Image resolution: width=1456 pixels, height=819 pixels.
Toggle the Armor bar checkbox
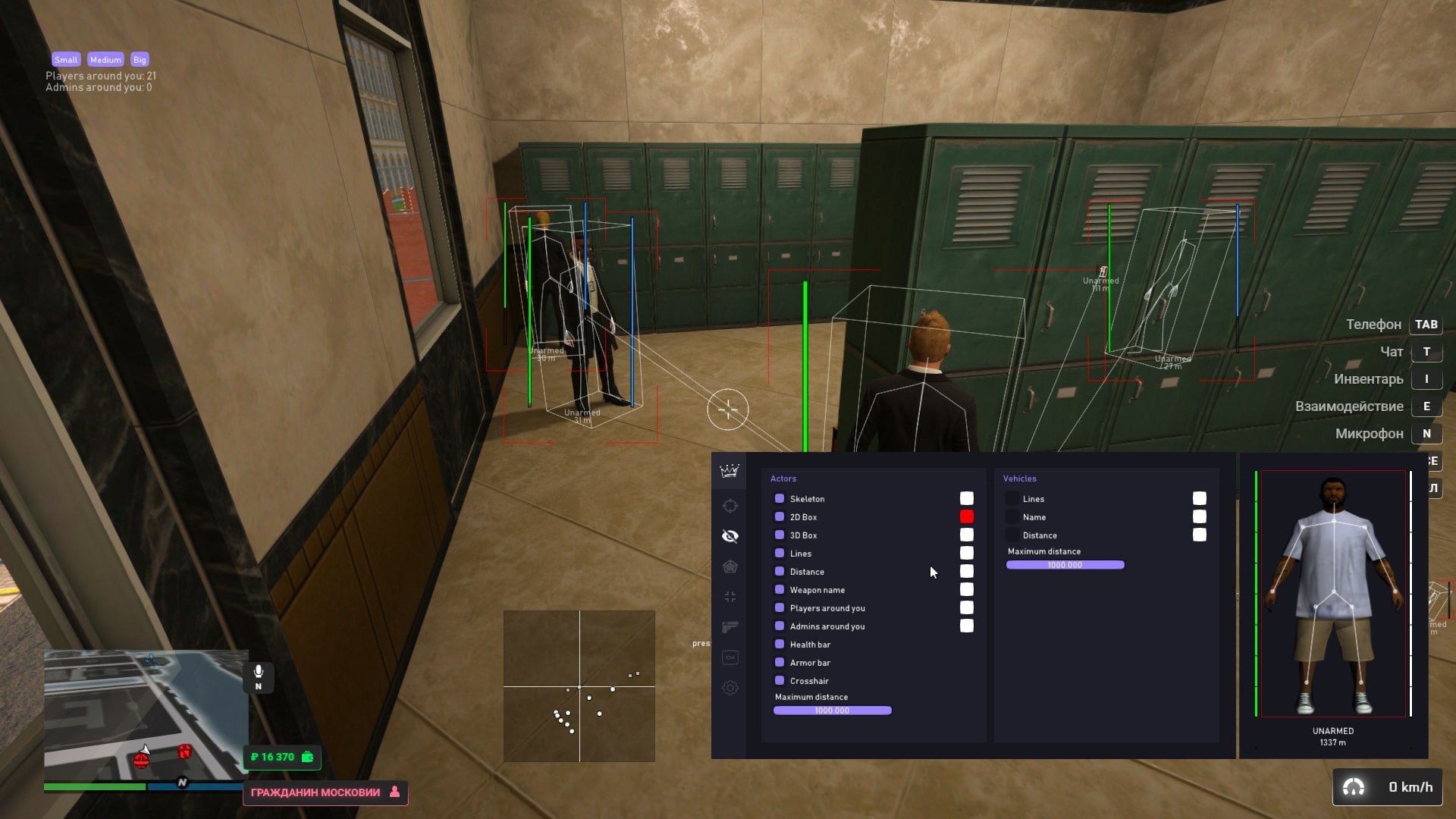pyautogui.click(x=780, y=662)
